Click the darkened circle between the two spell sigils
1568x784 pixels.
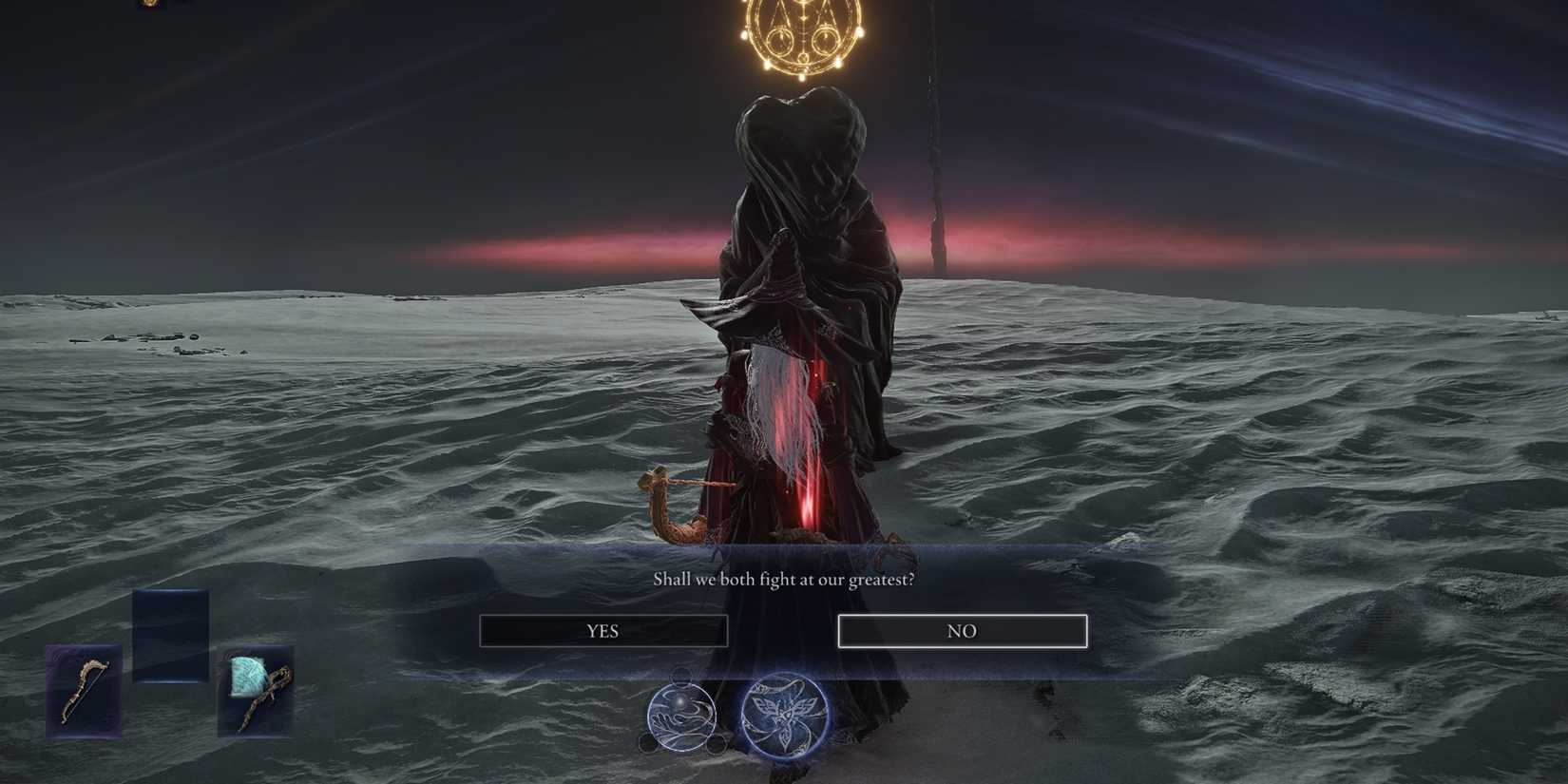point(717,744)
